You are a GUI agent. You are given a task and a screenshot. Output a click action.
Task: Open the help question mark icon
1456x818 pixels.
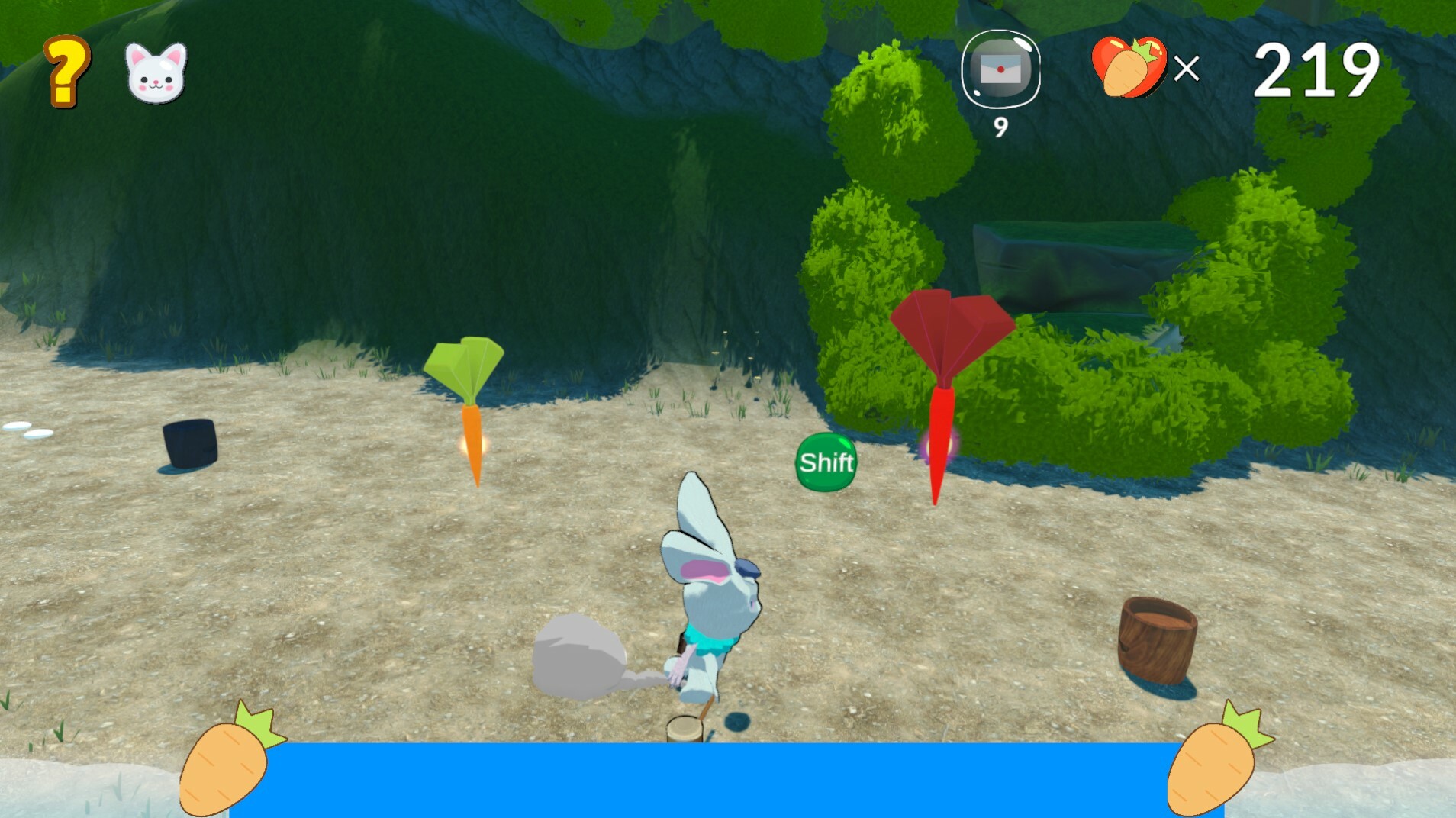coord(64,72)
